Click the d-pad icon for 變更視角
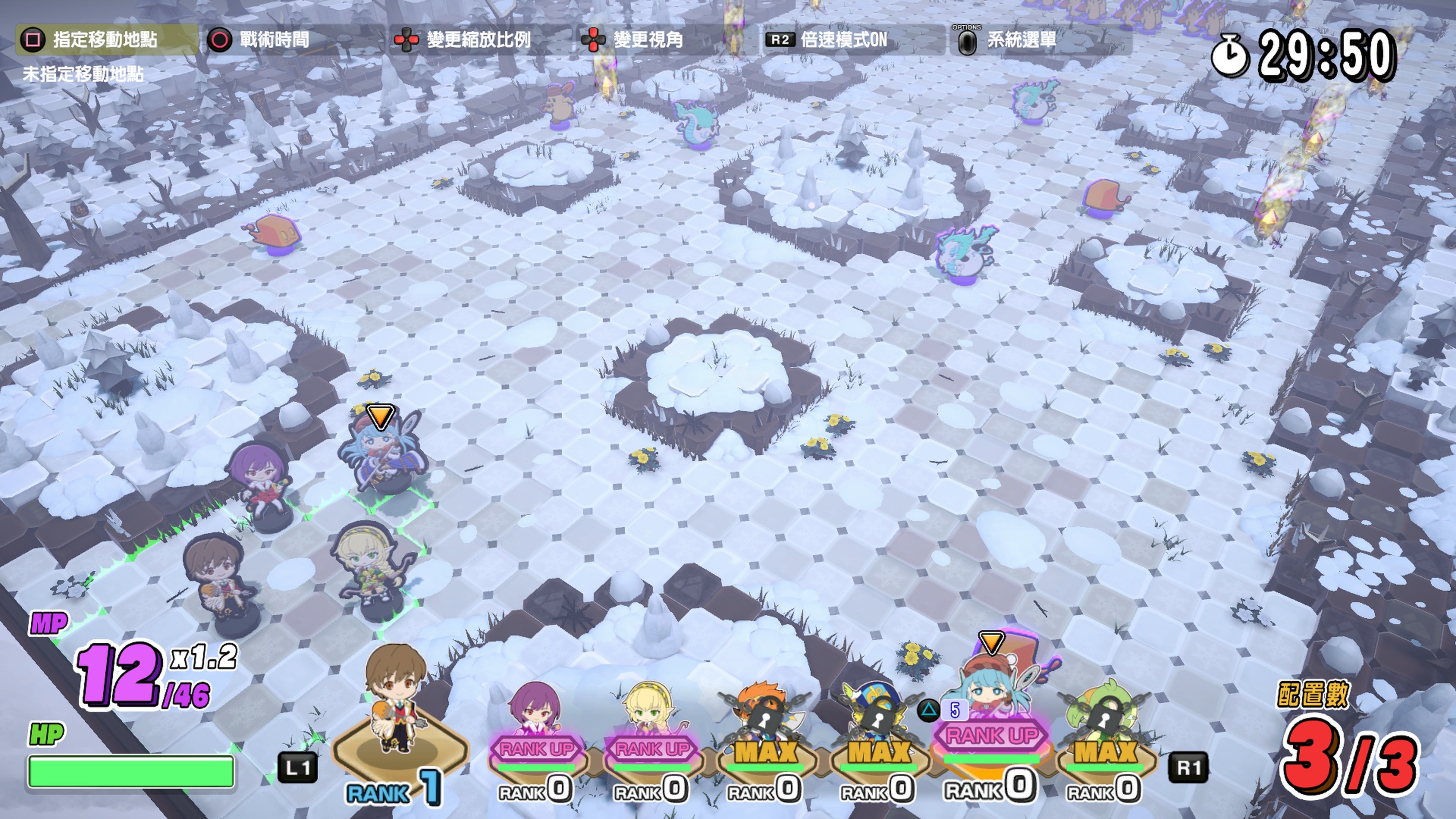This screenshot has height=819, width=1456. (x=595, y=40)
